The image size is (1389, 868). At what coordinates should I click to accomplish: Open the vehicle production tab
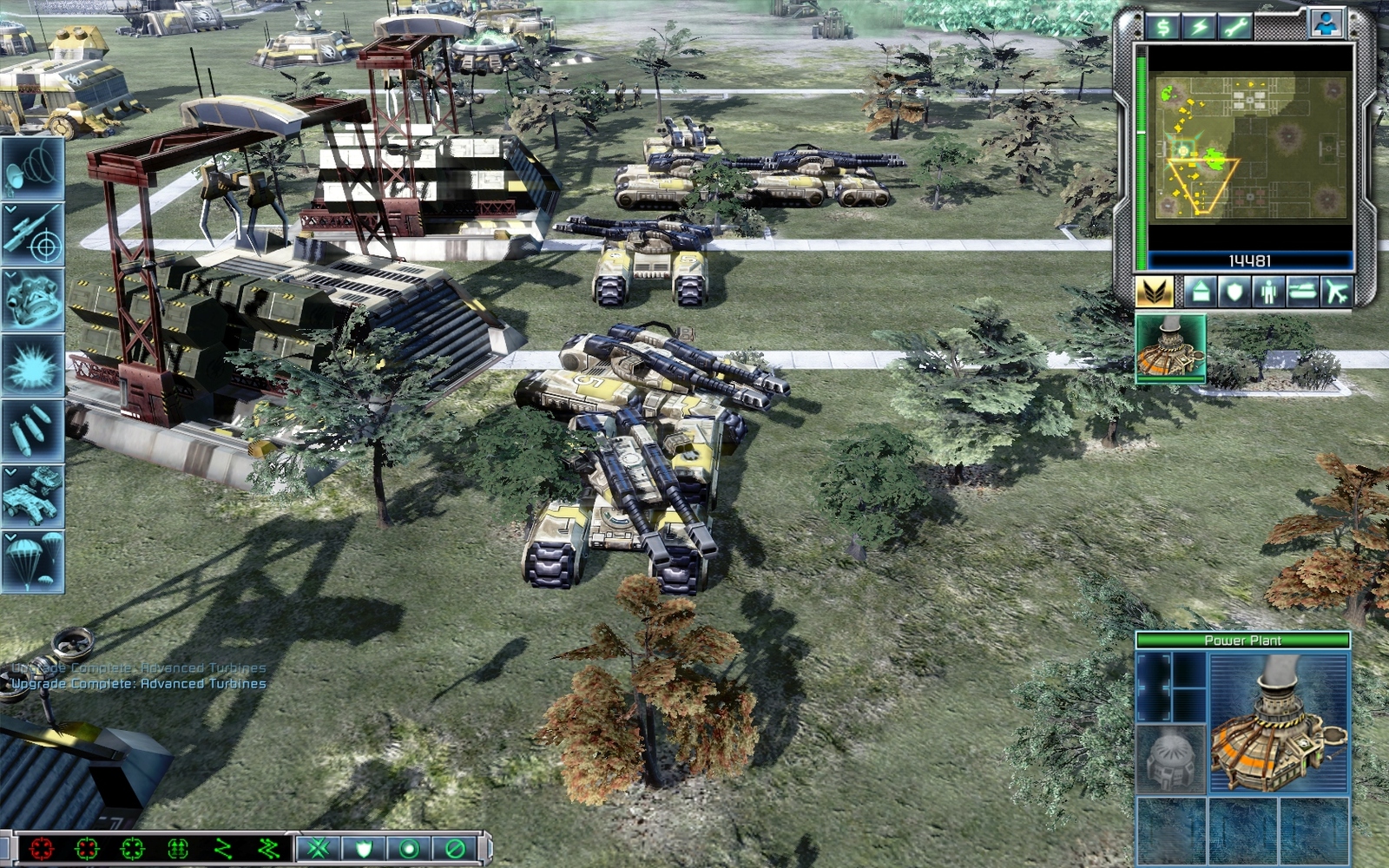(x=1302, y=292)
